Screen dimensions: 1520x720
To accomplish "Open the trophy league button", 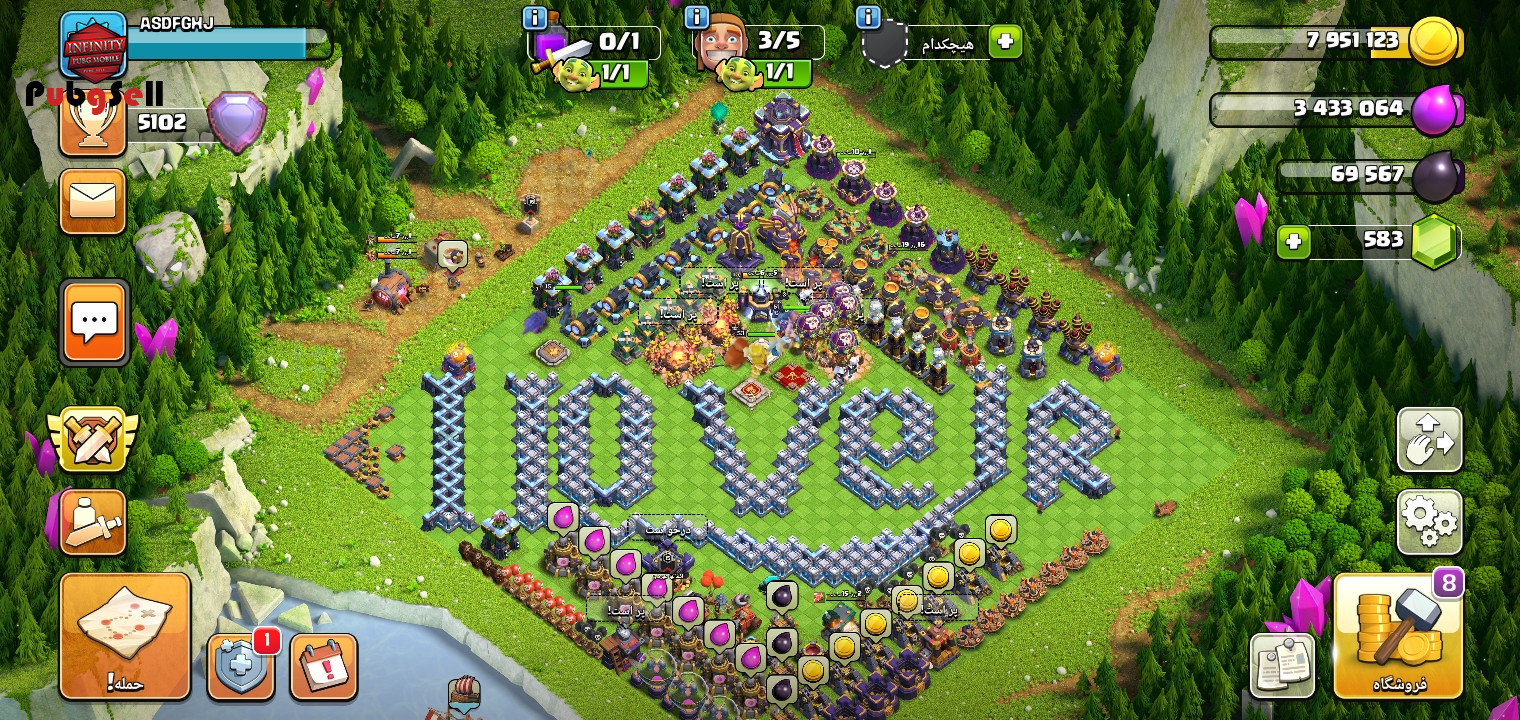I will 92,122.
